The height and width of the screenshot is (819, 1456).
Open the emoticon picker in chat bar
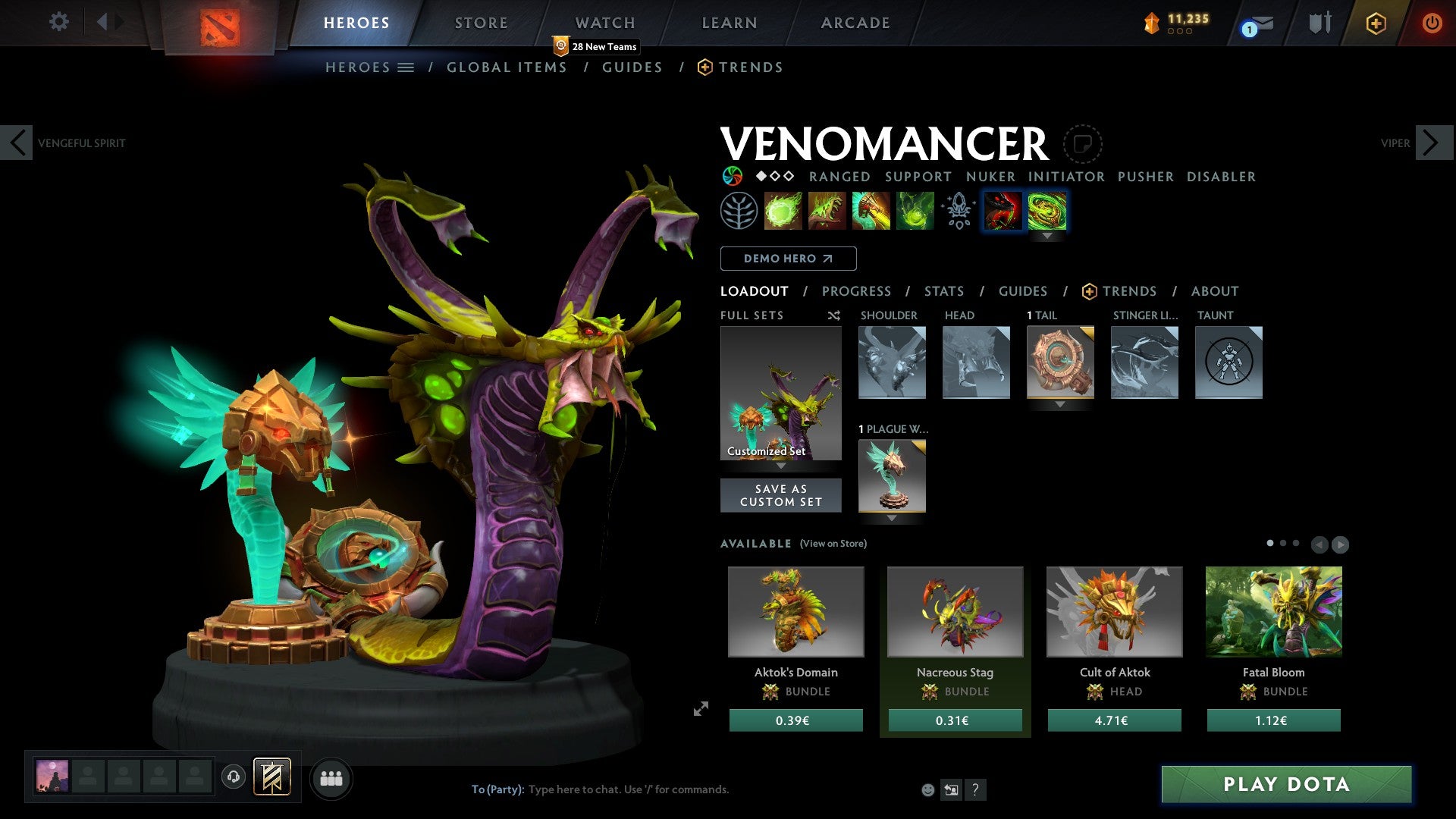point(927,789)
